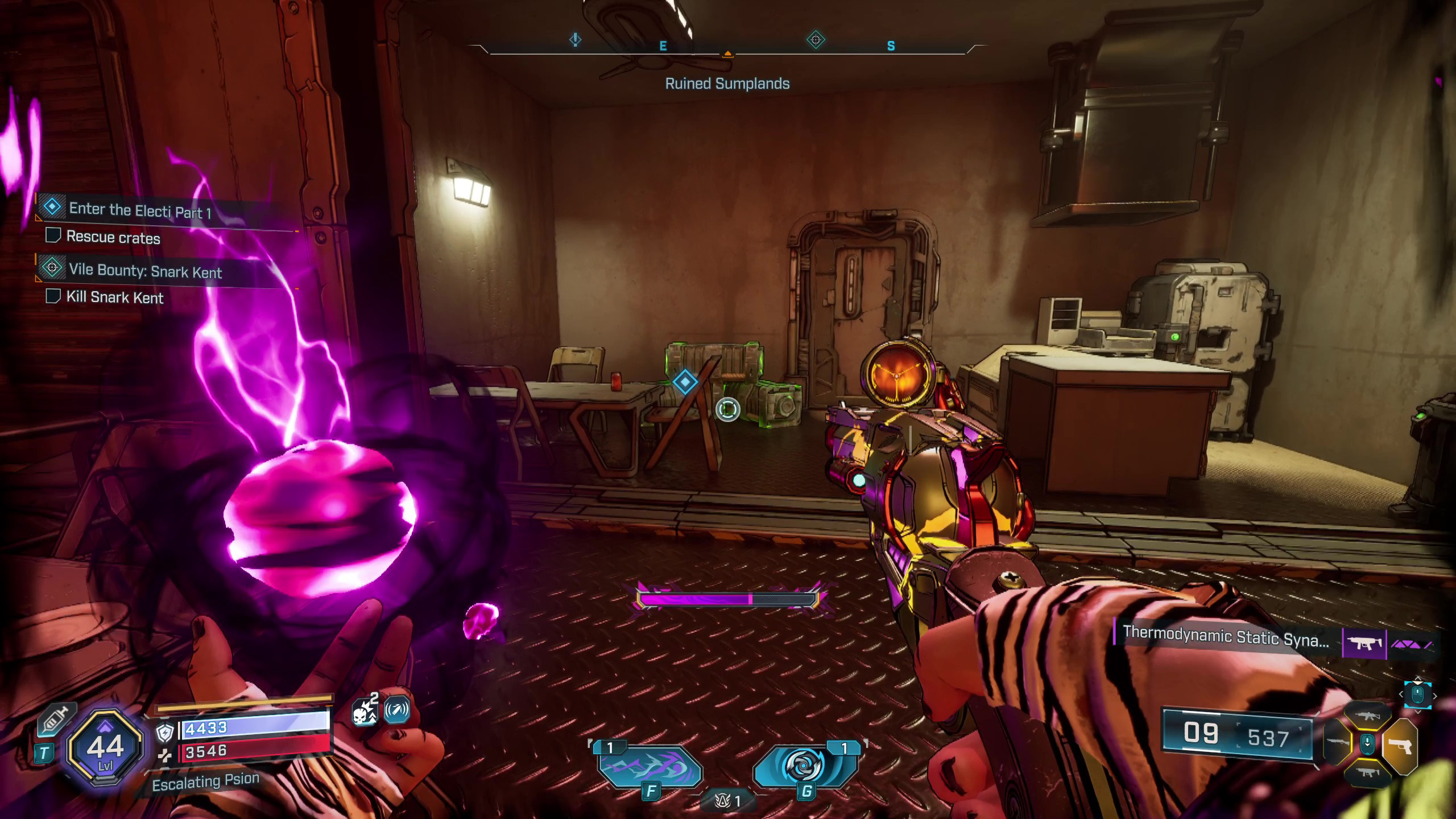Select the pistol weapon slot
1456x819 pixels.
pos(1400,746)
